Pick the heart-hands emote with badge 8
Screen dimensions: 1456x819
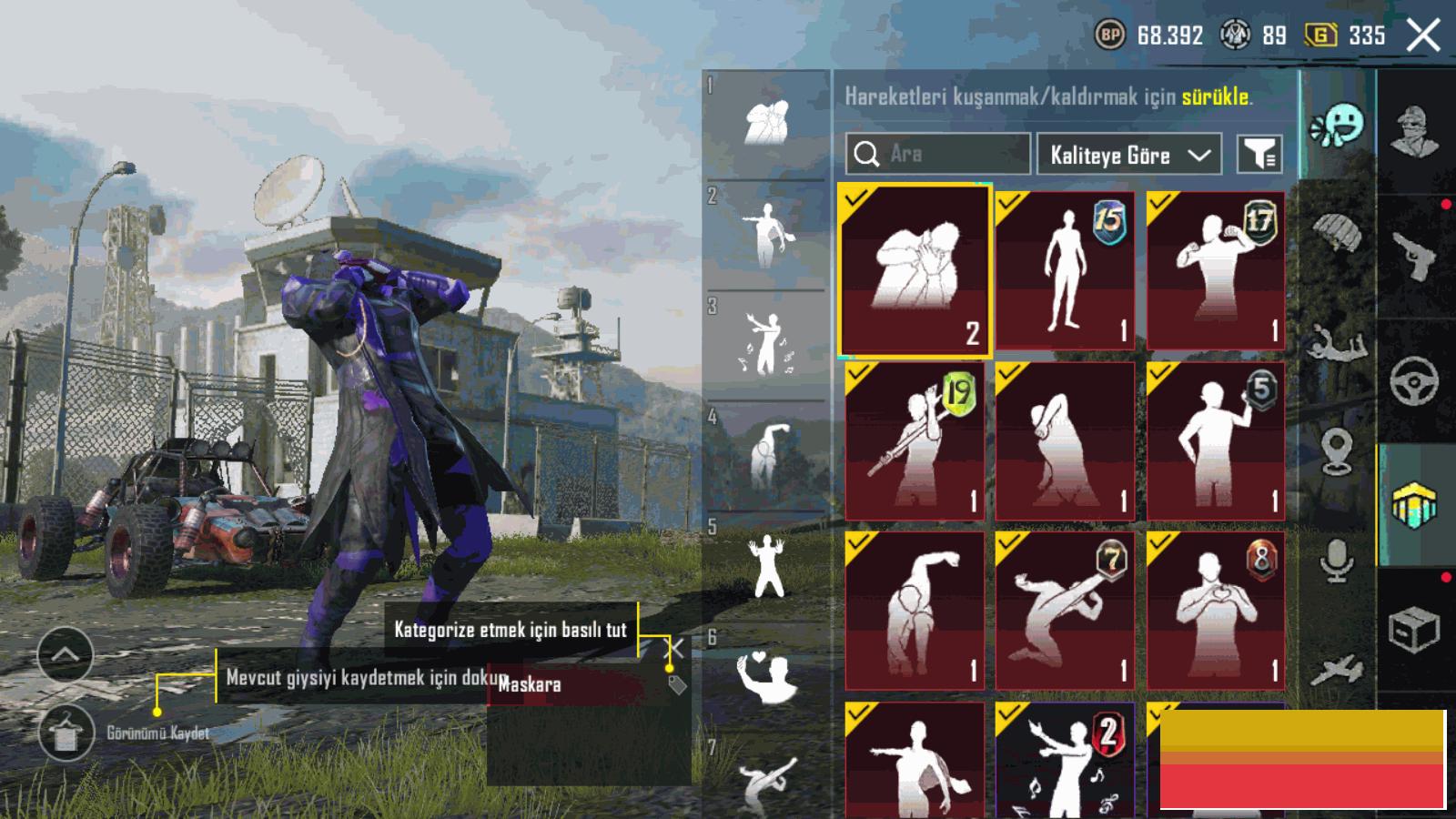[1216, 611]
